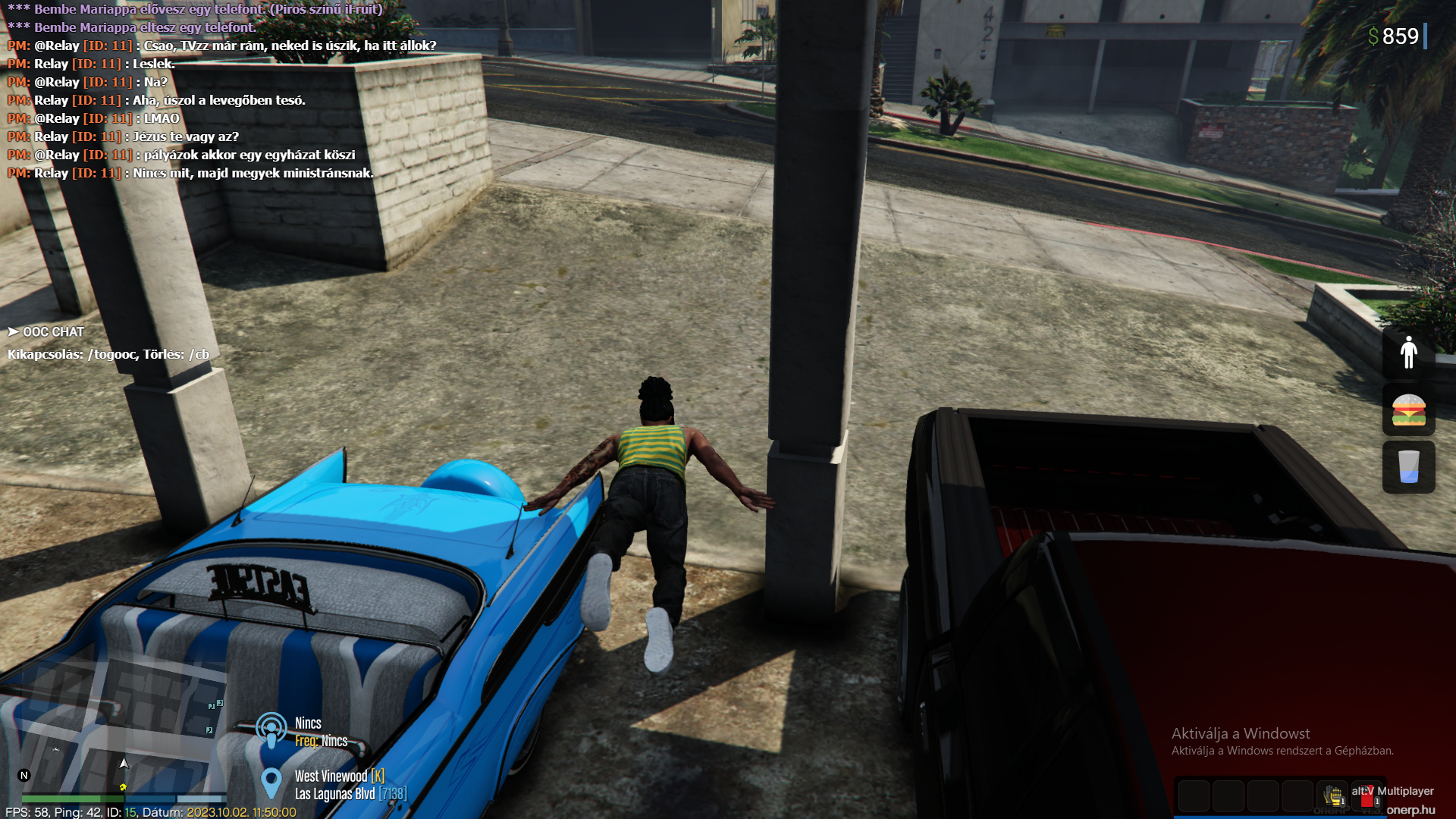Click the burger hunger icon
Image resolution: width=1456 pixels, height=819 pixels.
pyautogui.click(x=1408, y=410)
